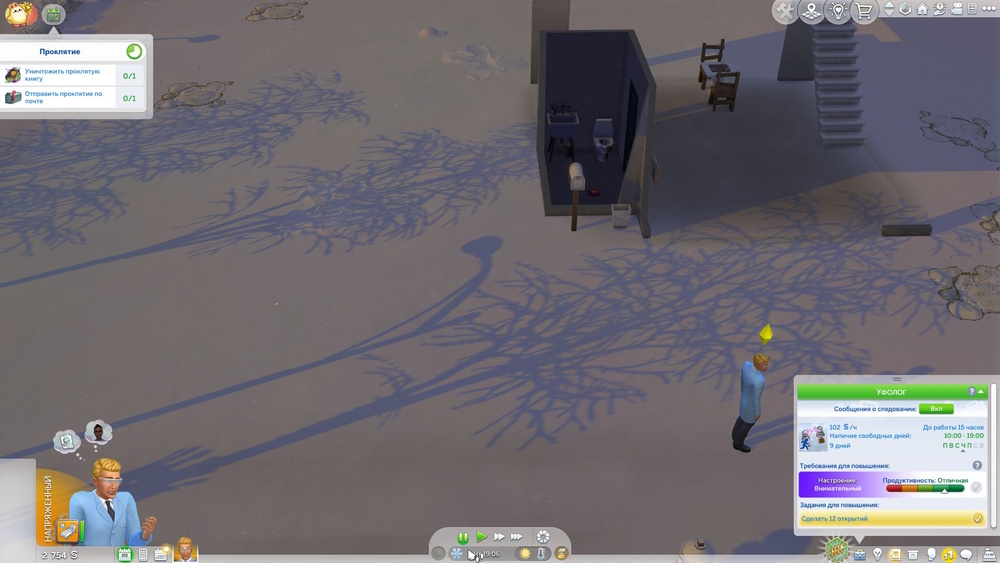
Task: Open the lightbulb-with-heart icon in top bar
Action: [838, 11]
